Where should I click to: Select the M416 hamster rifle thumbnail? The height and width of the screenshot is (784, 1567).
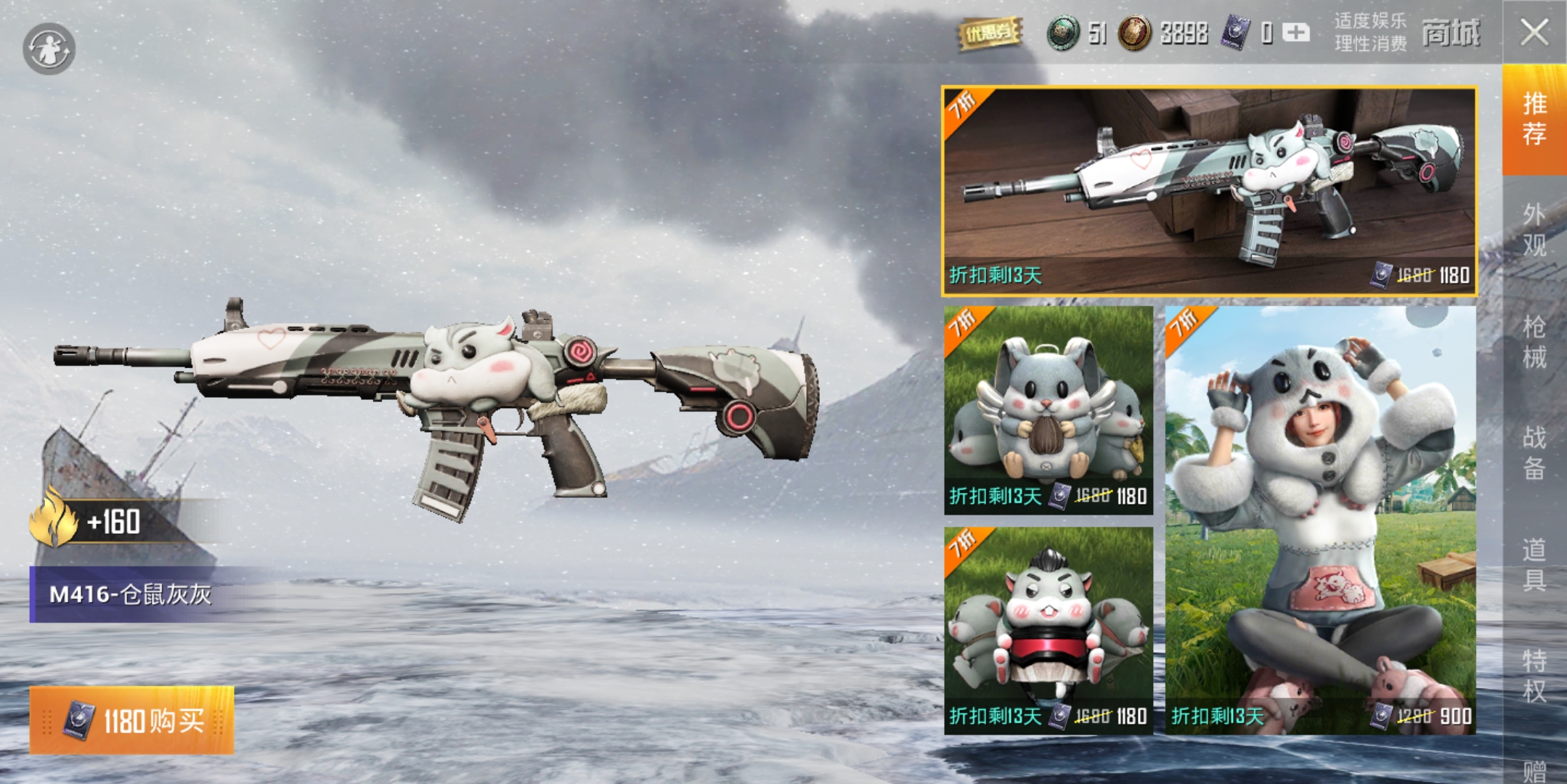point(1209,192)
